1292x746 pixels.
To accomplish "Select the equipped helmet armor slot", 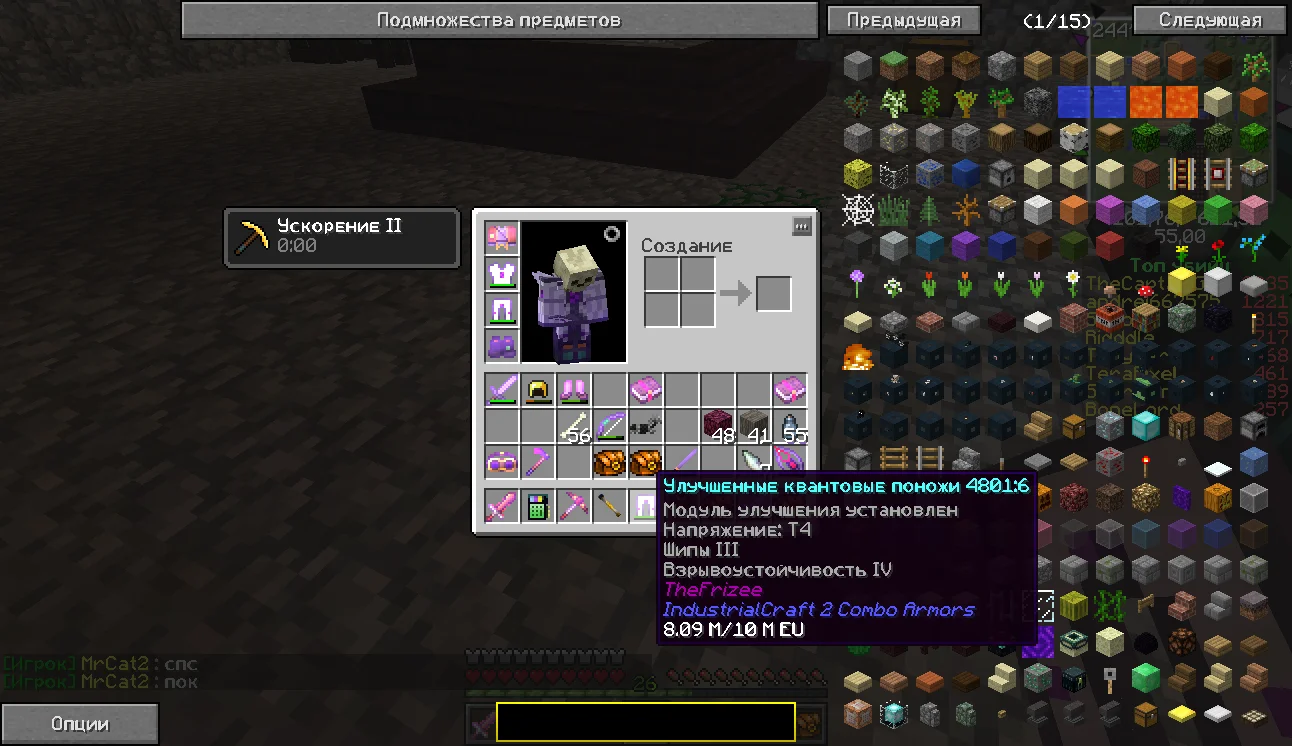I will (501, 238).
